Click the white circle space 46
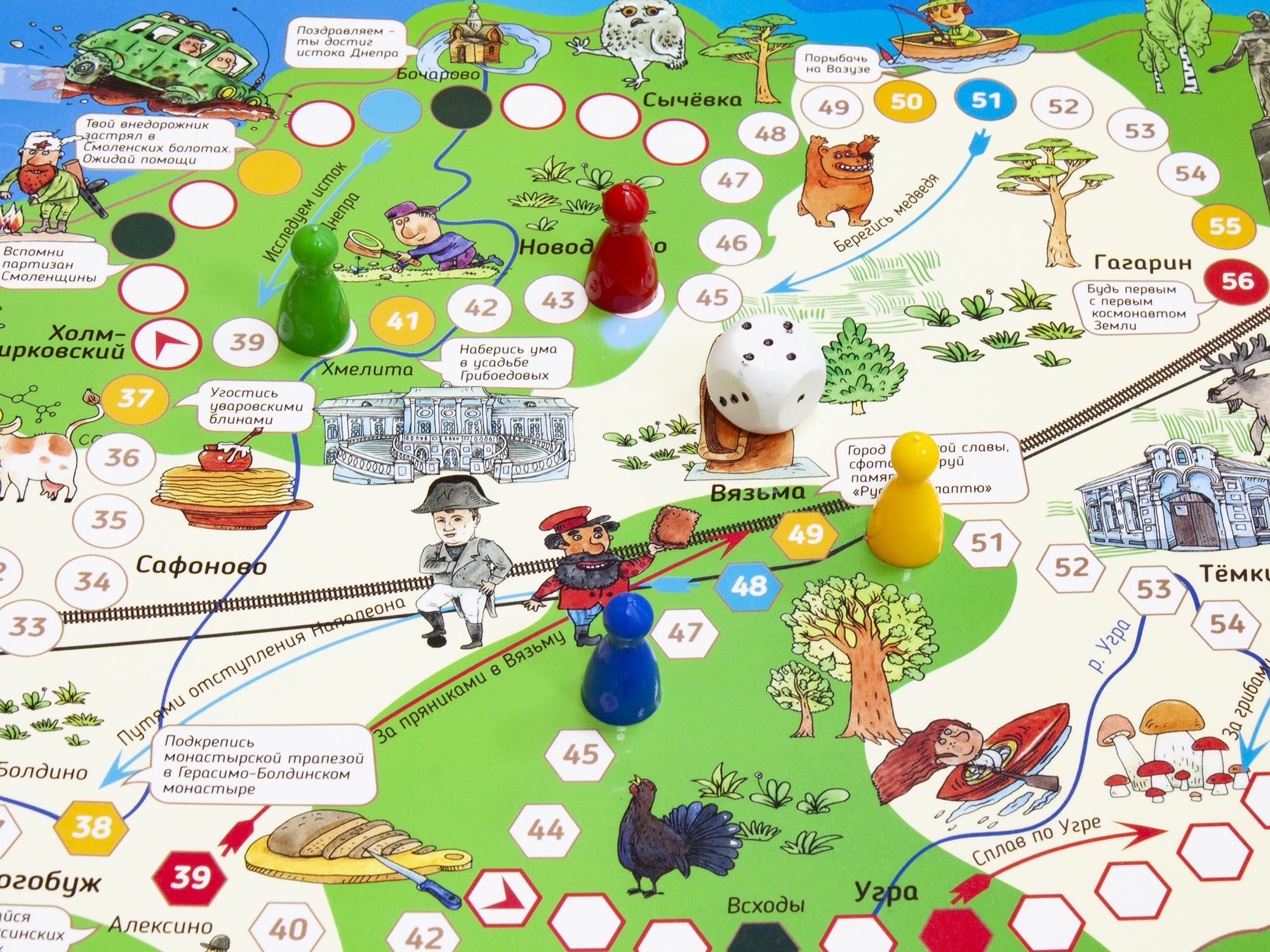 pos(732,243)
